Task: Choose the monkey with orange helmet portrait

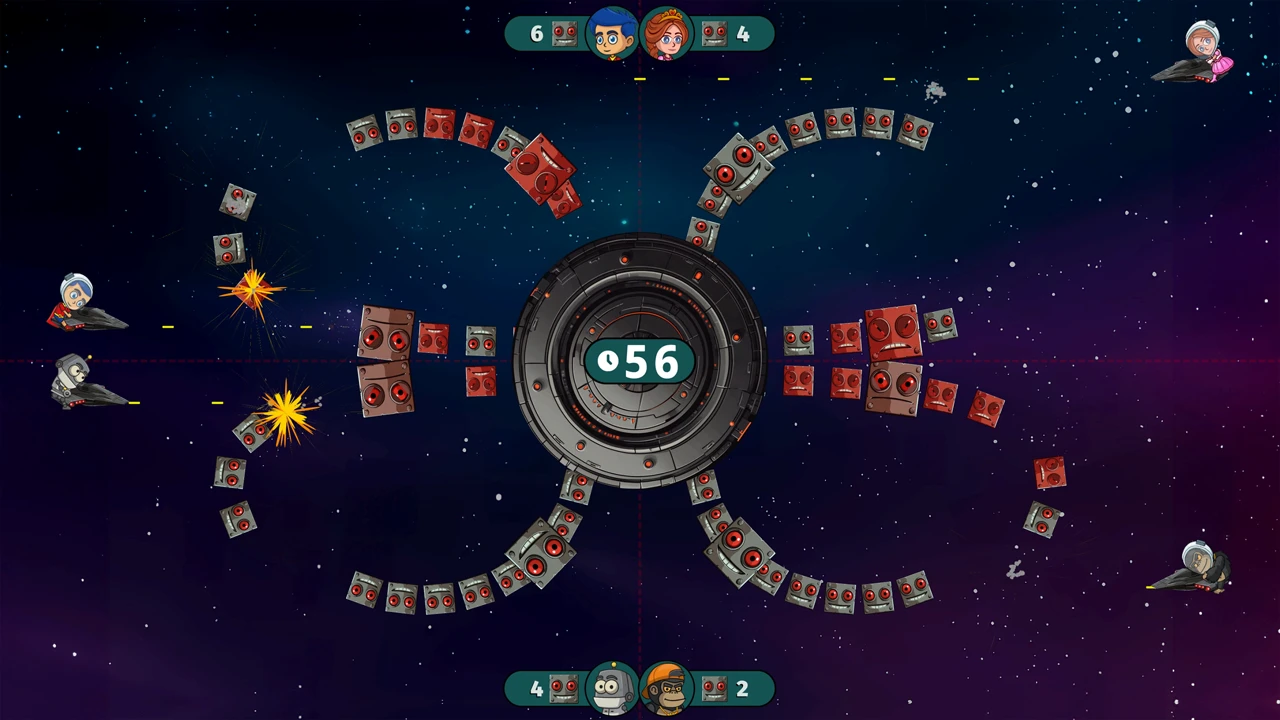Action: coord(667,688)
